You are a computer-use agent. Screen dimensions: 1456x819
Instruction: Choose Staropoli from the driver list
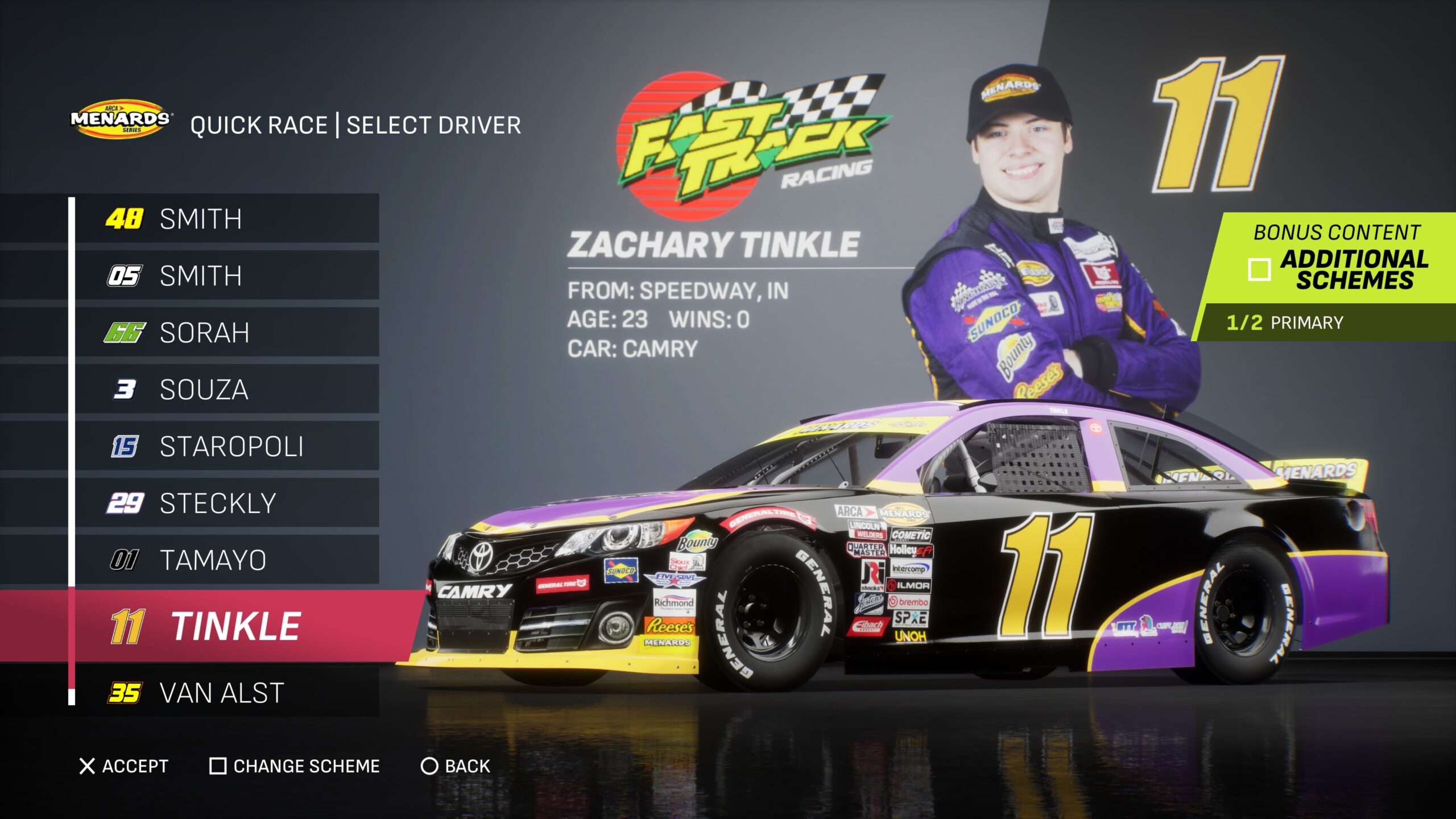(x=226, y=446)
